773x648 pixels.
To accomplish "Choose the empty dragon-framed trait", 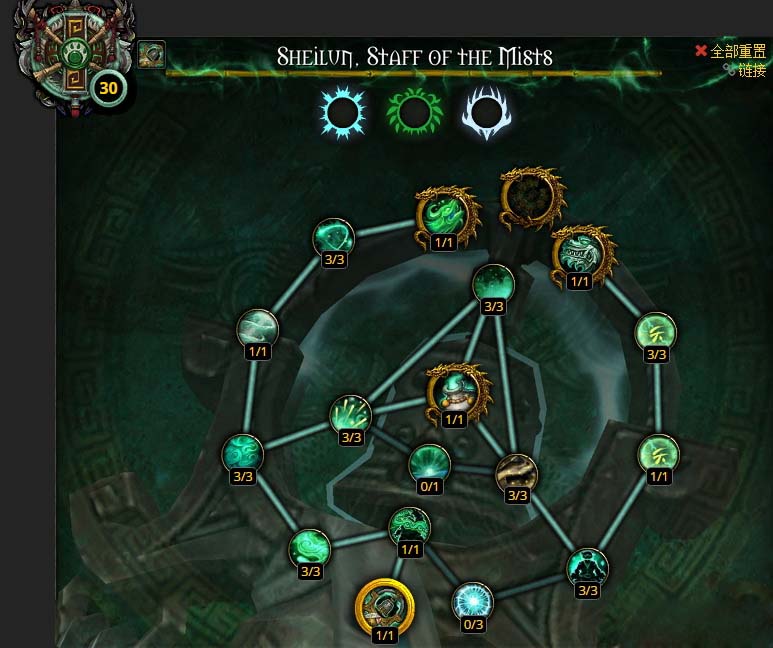I will coord(532,197).
